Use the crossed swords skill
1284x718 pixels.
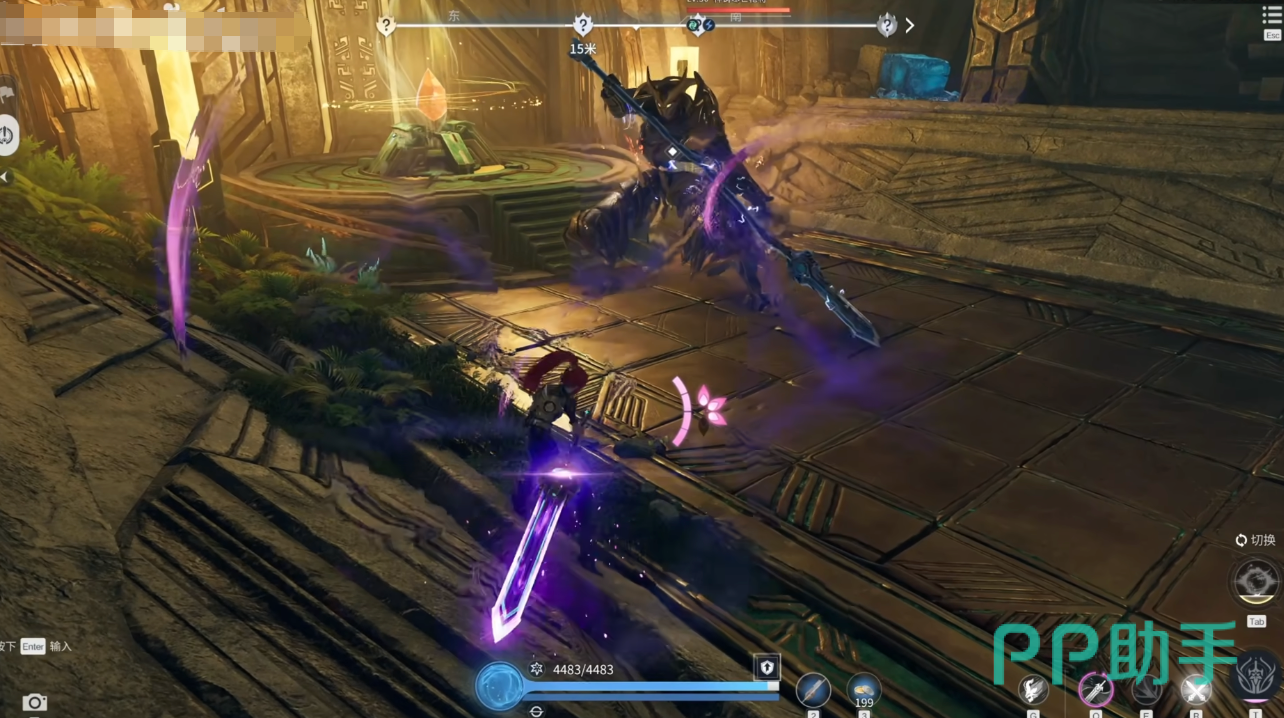tap(1196, 689)
